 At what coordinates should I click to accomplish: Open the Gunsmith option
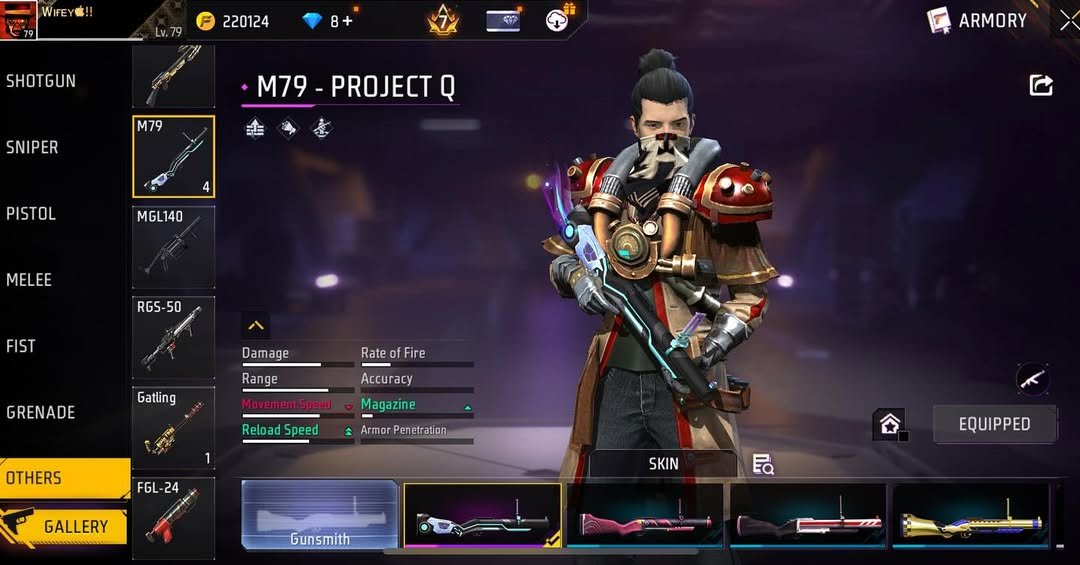point(320,516)
